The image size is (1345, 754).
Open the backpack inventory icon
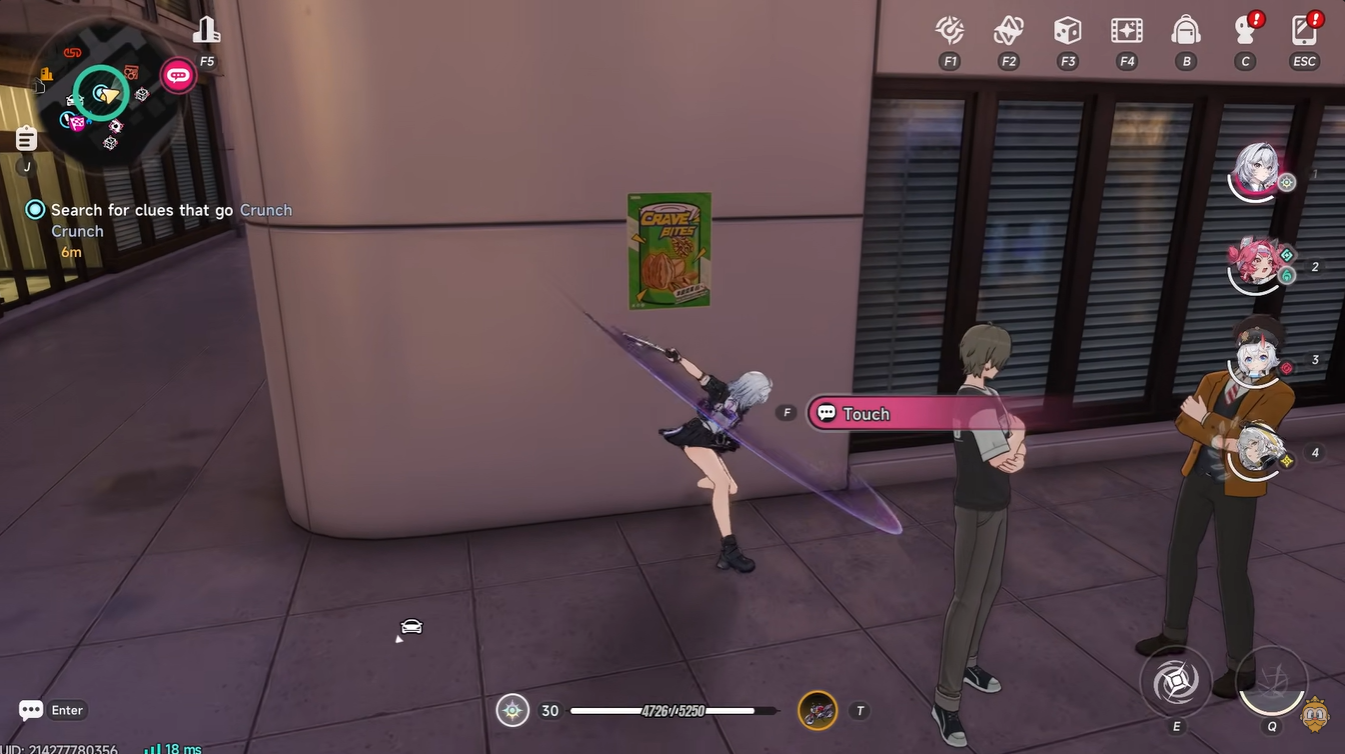tap(1185, 31)
